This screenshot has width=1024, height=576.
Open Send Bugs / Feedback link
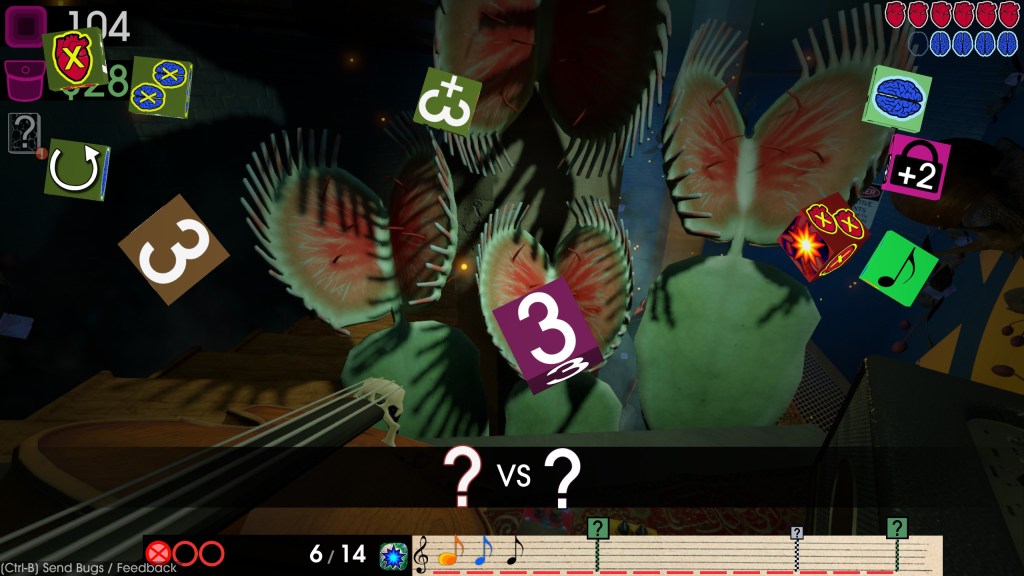pyautogui.click(x=90, y=568)
